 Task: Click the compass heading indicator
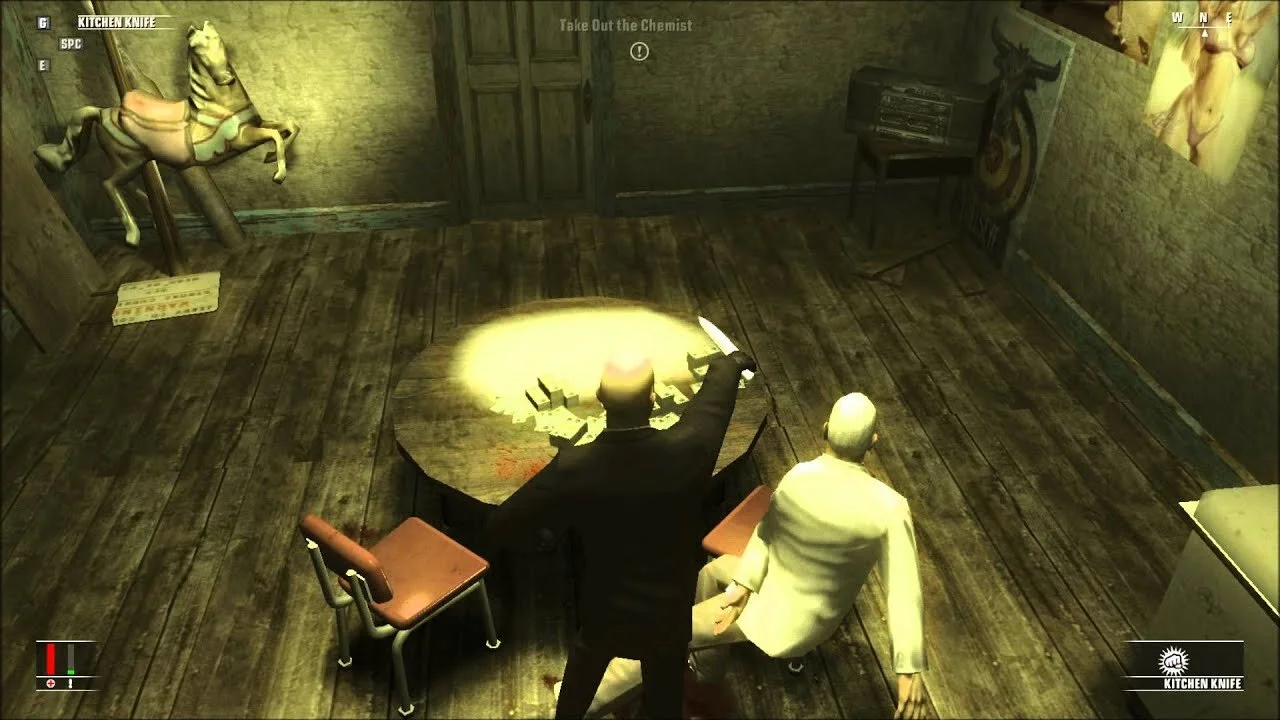click(1204, 20)
